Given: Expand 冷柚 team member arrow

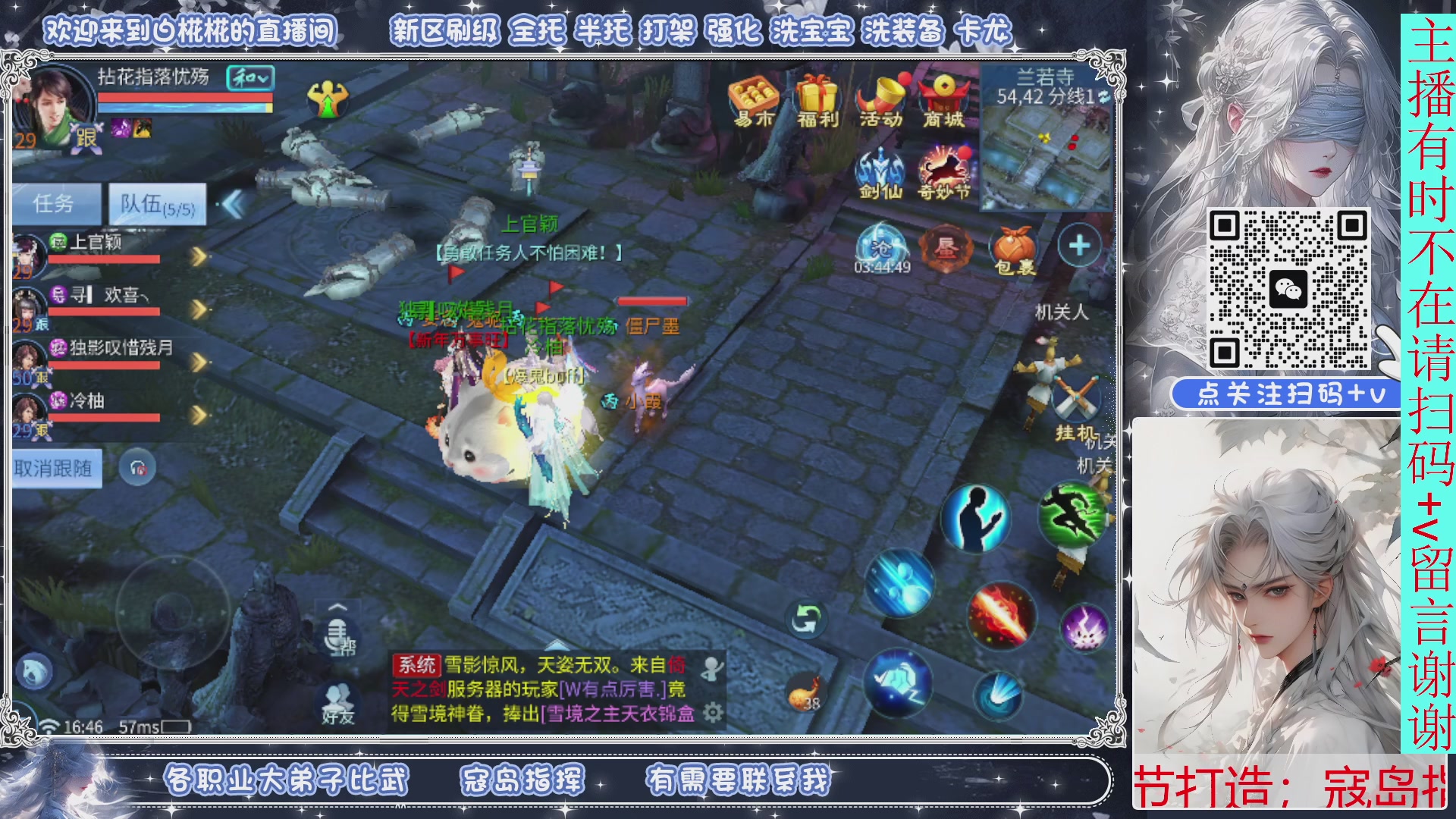Looking at the screenshot, I should 199,416.
